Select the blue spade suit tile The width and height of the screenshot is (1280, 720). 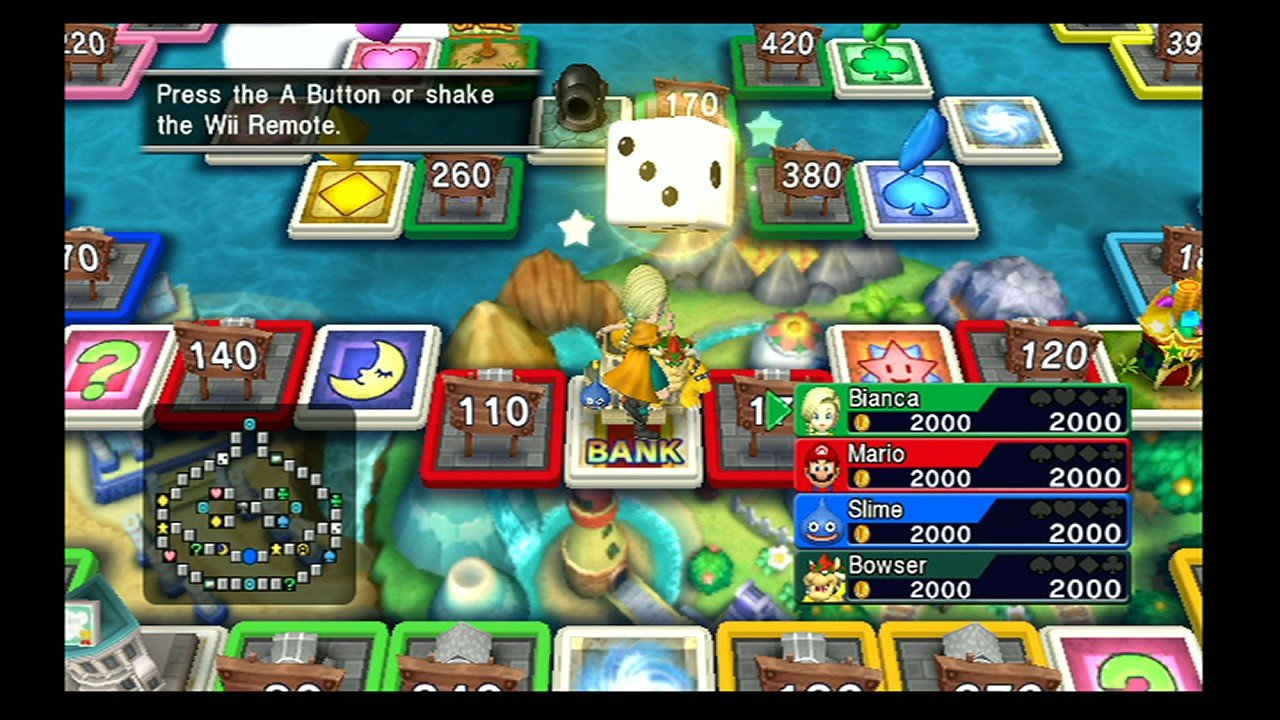(915, 190)
